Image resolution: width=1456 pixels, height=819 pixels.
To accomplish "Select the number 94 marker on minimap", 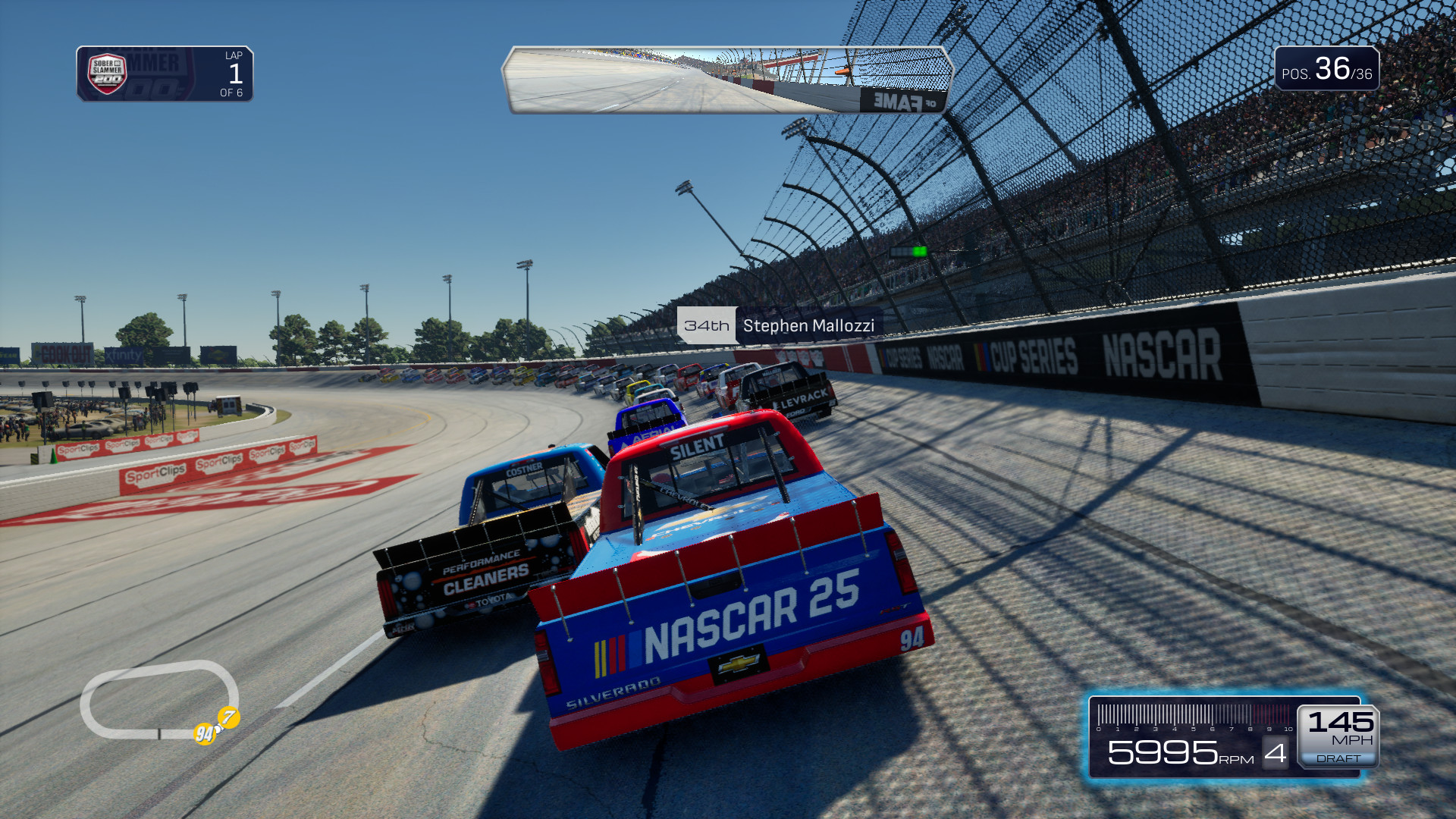I will 205,733.
